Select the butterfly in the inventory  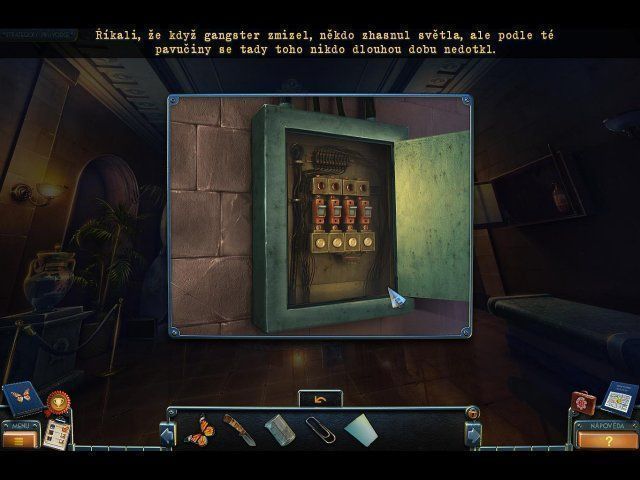pyautogui.click(x=200, y=432)
